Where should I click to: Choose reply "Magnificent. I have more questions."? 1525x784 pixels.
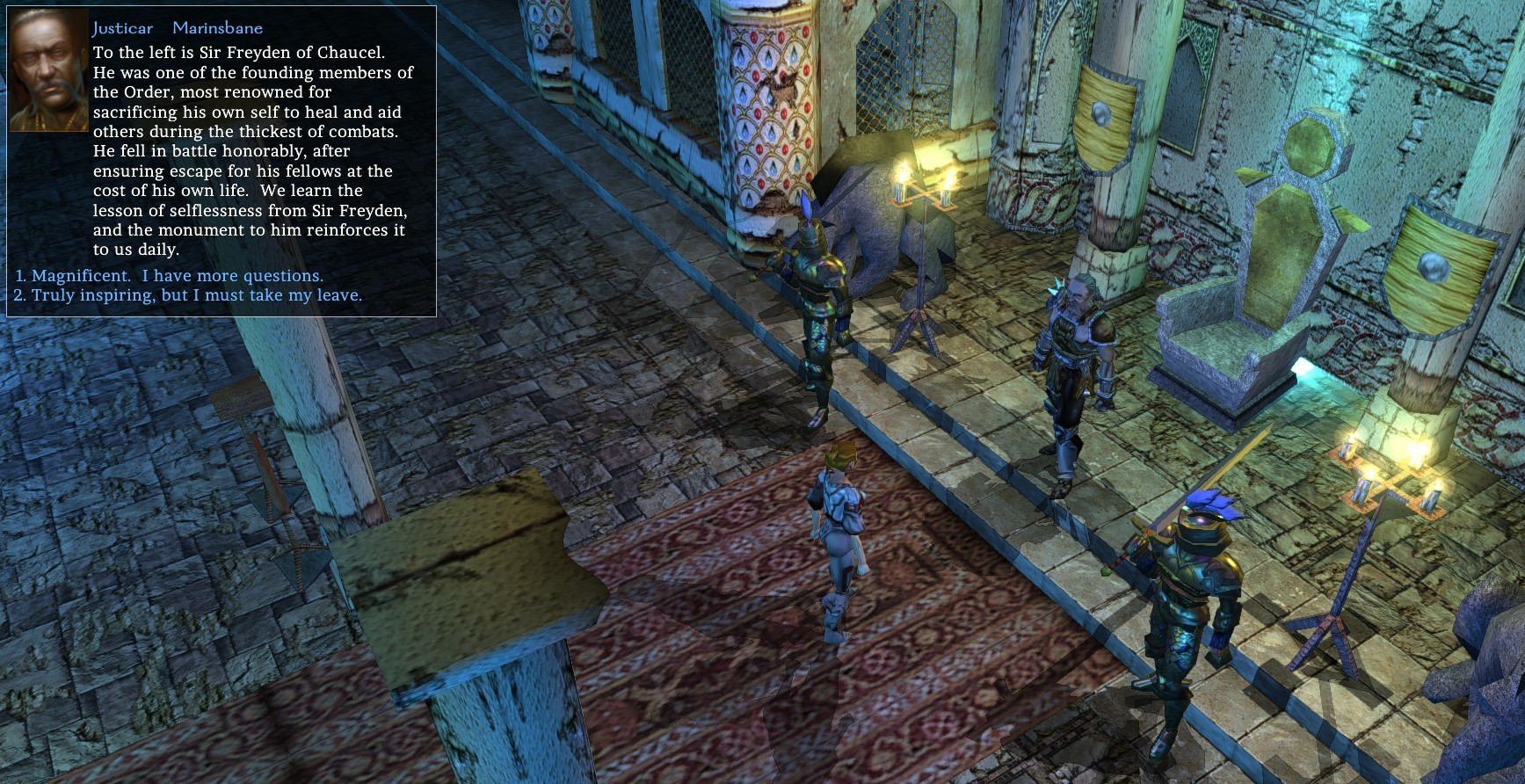click(177, 276)
